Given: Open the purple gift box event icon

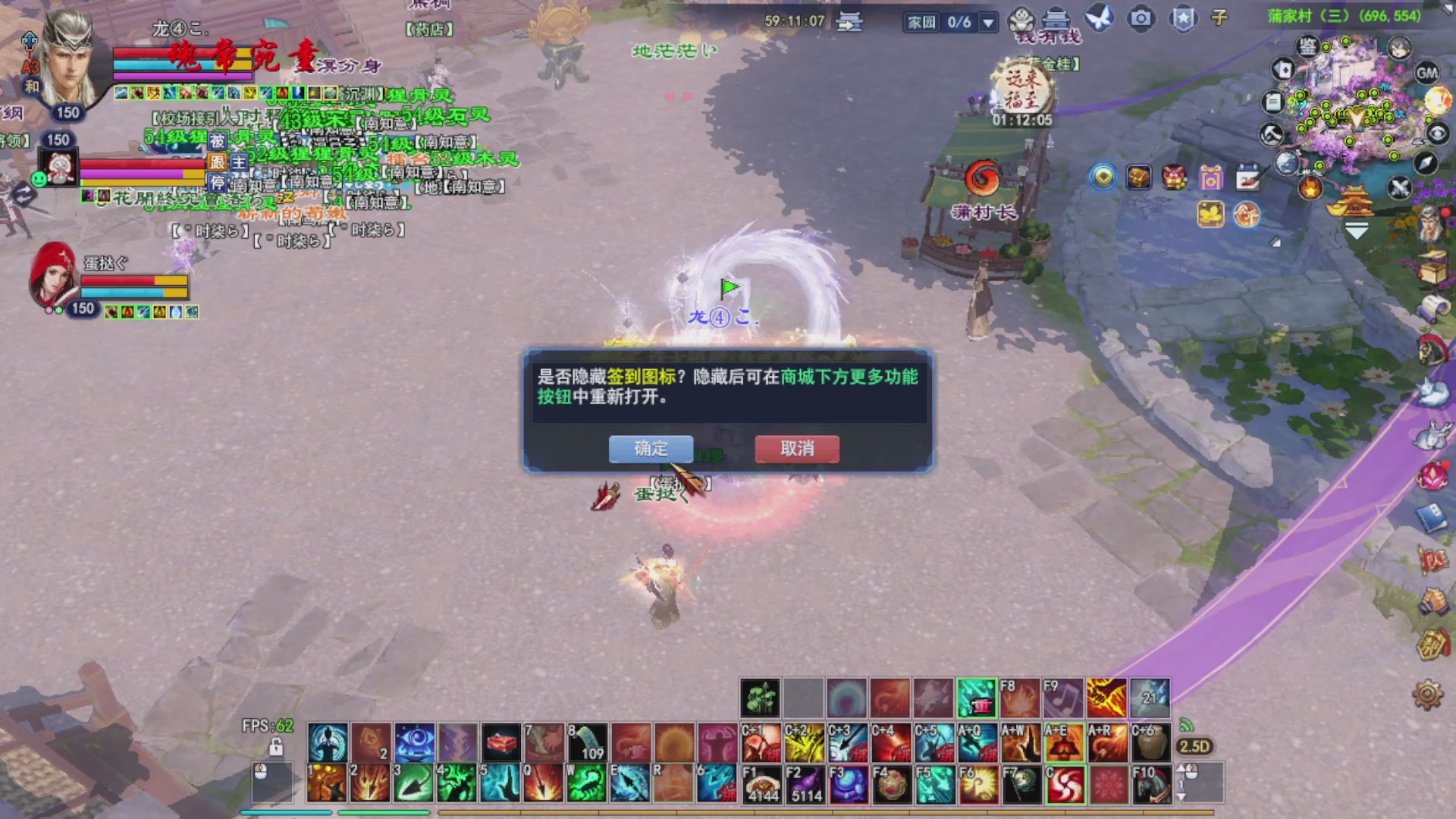Looking at the screenshot, I should coord(1211,177).
